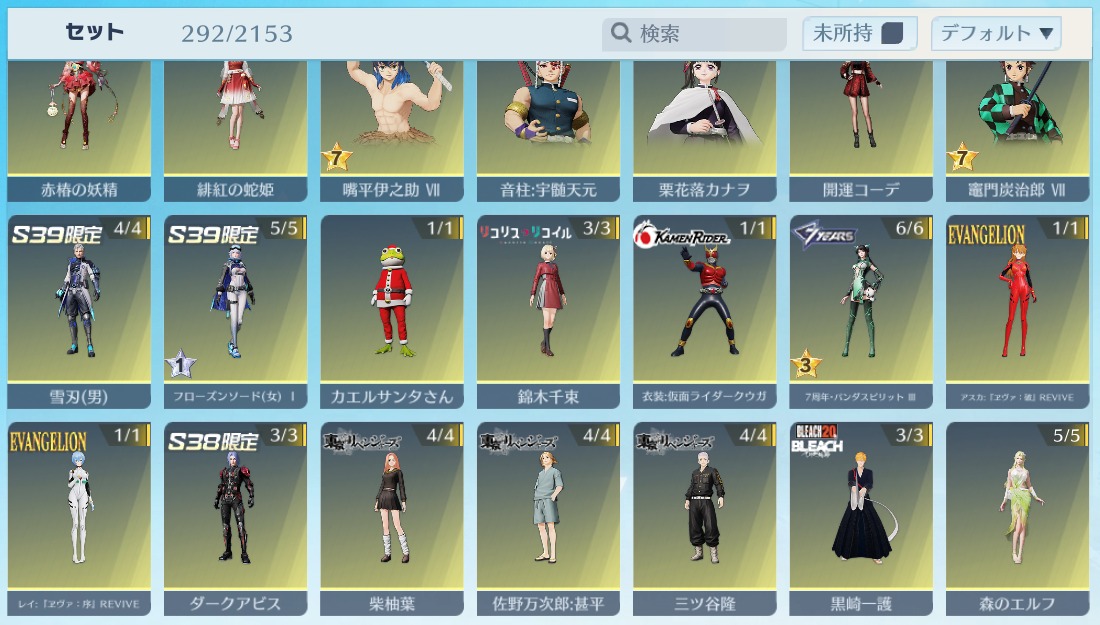The width and height of the screenshot is (1100, 625).
Task: Open the デフォルト sort dropdown
Action: point(995,34)
